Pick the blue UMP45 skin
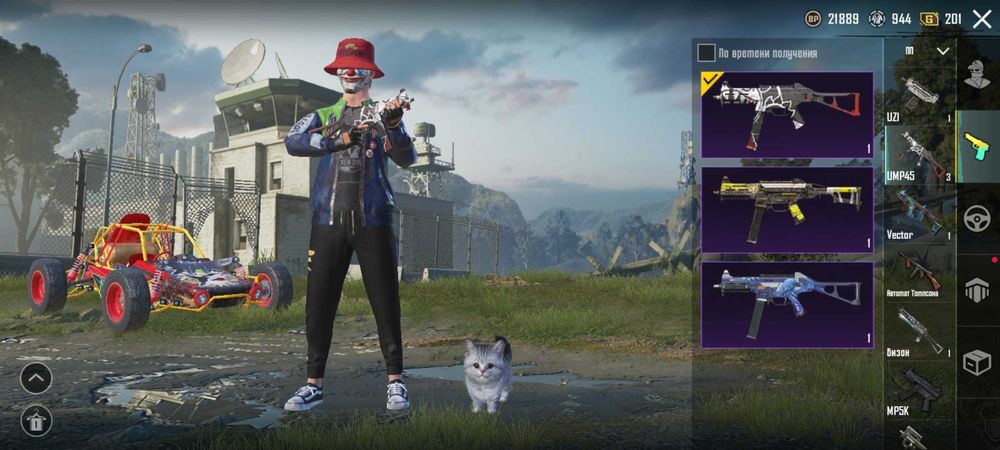1000x450 pixels. pos(786,304)
